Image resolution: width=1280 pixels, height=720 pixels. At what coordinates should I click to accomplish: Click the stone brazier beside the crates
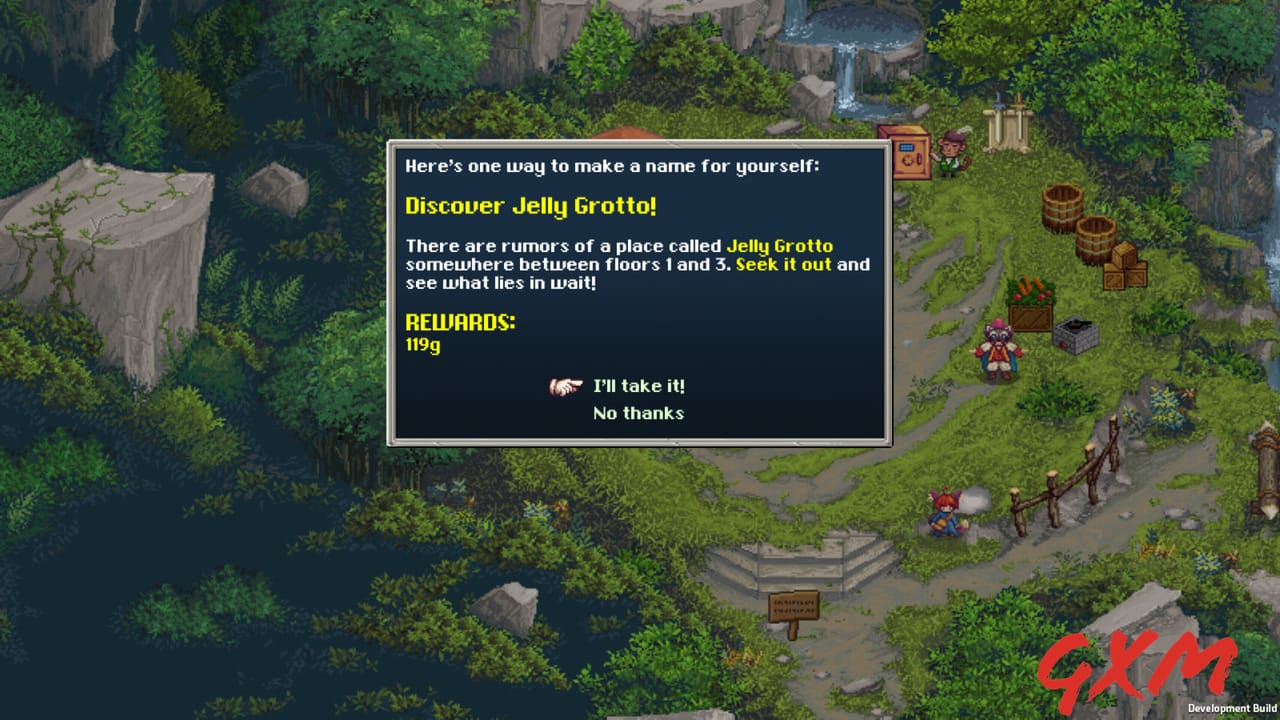click(x=1074, y=327)
